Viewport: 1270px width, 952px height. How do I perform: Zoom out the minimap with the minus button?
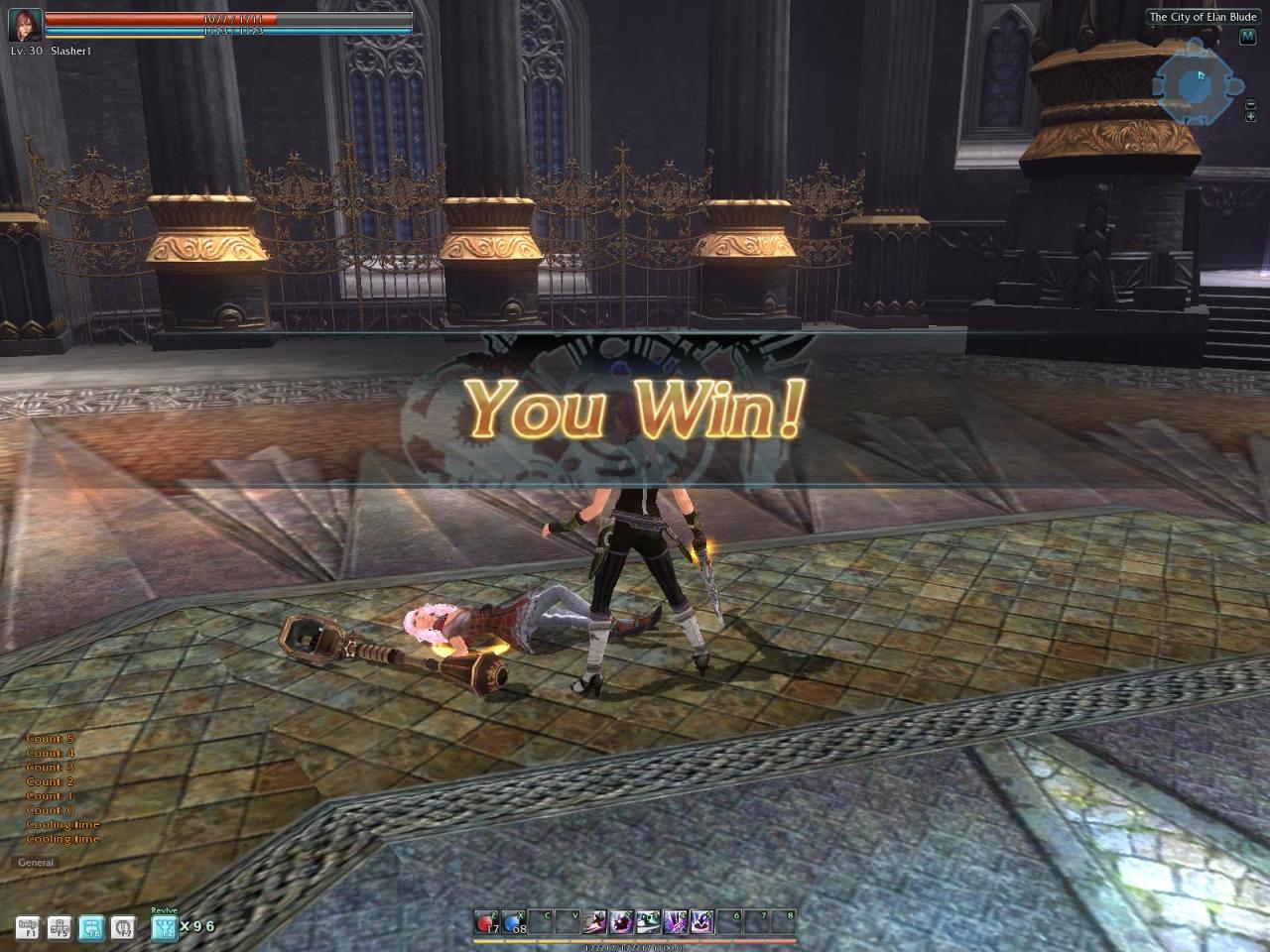point(1250,104)
